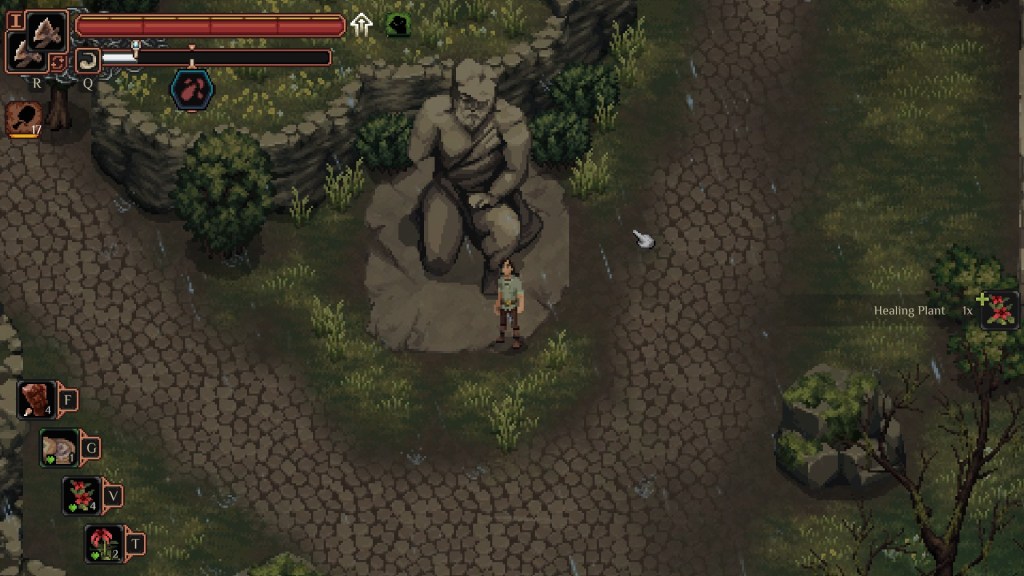Viewport: 1024px width, 576px height.
Task: Click the red hexagon rage ability icon
Action: click(191, 90)
